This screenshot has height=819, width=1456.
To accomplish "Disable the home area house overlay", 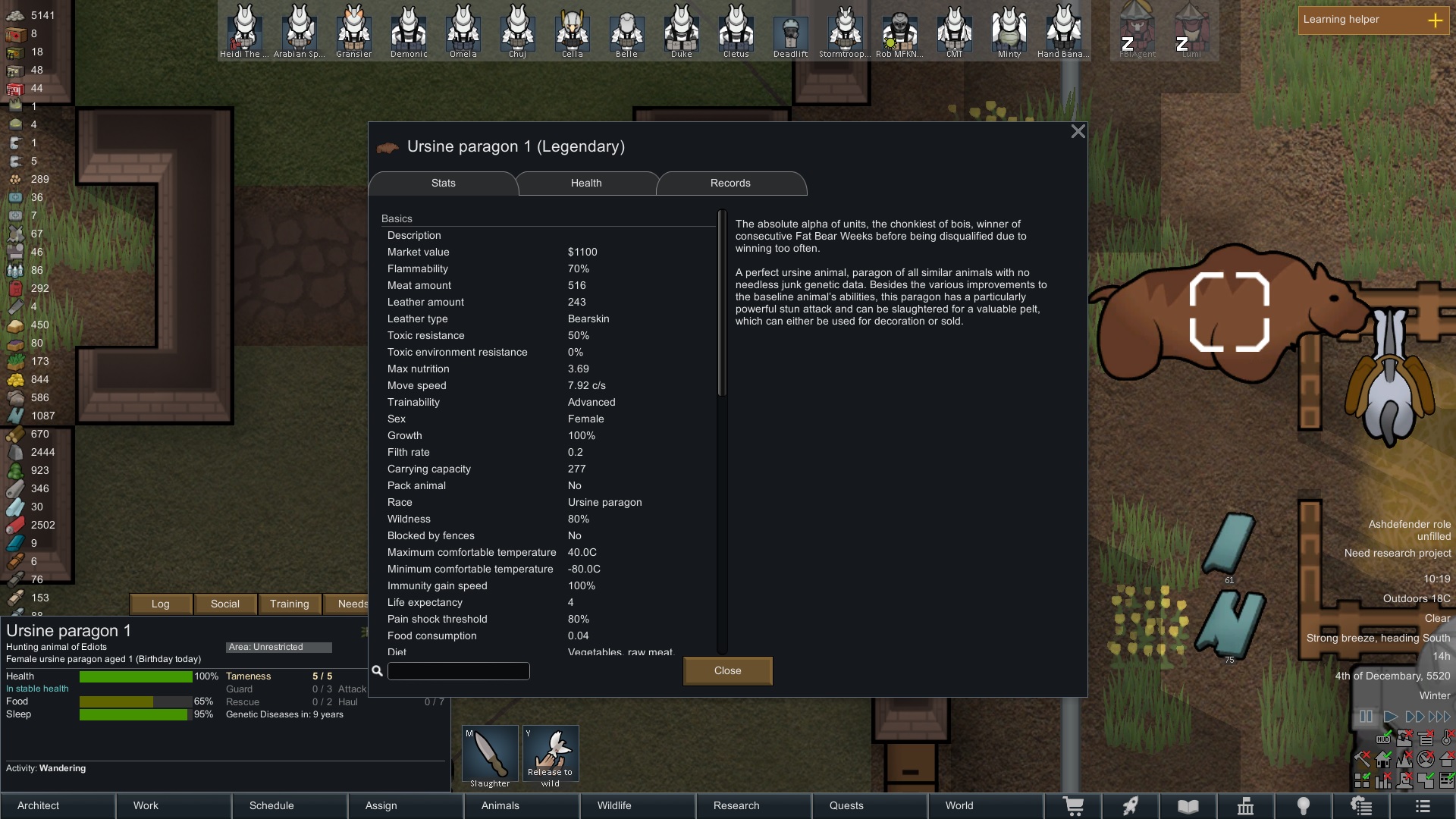I will [1382, 759].
